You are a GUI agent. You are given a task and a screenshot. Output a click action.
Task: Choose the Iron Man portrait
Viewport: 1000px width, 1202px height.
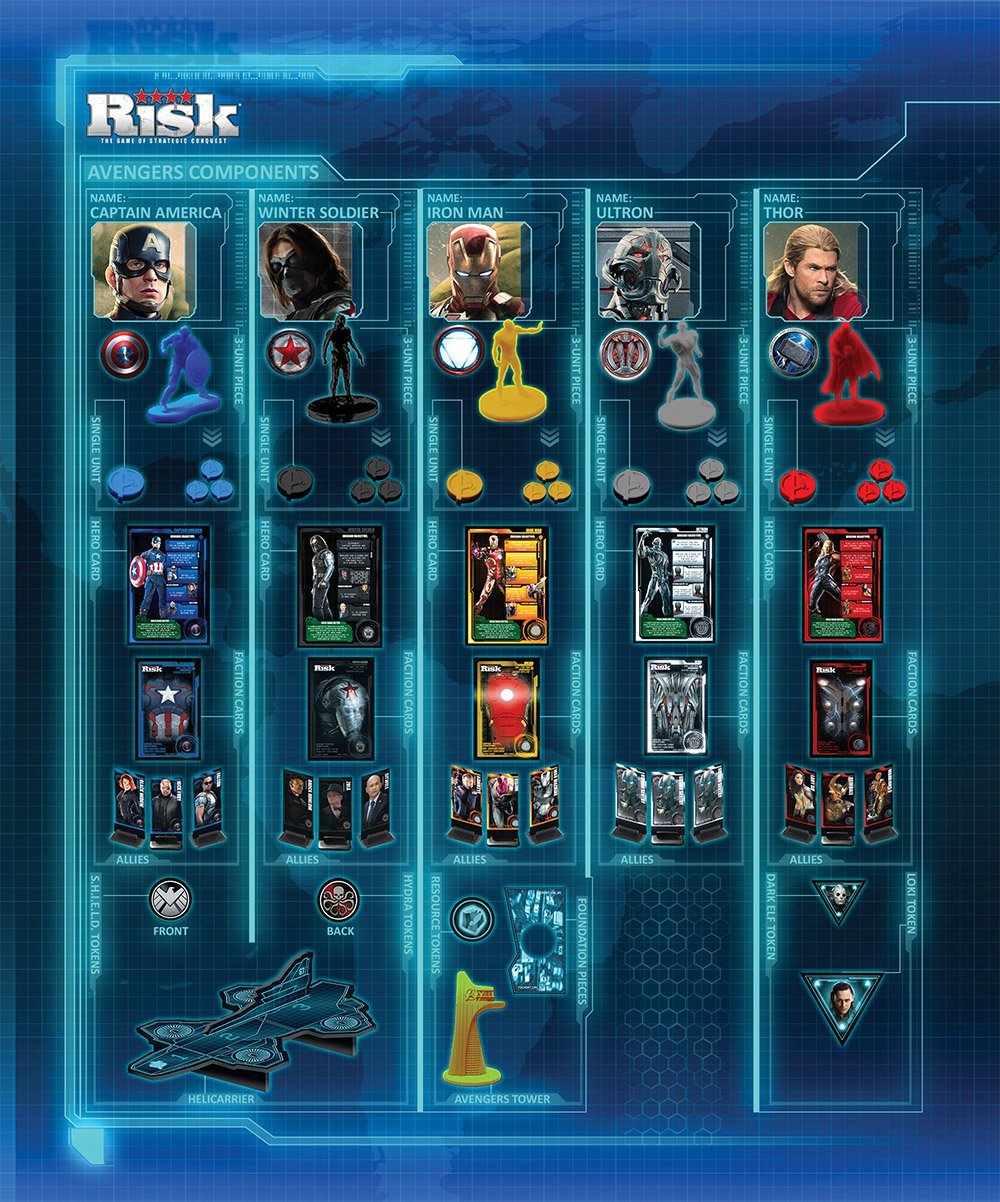click(474, 271)
